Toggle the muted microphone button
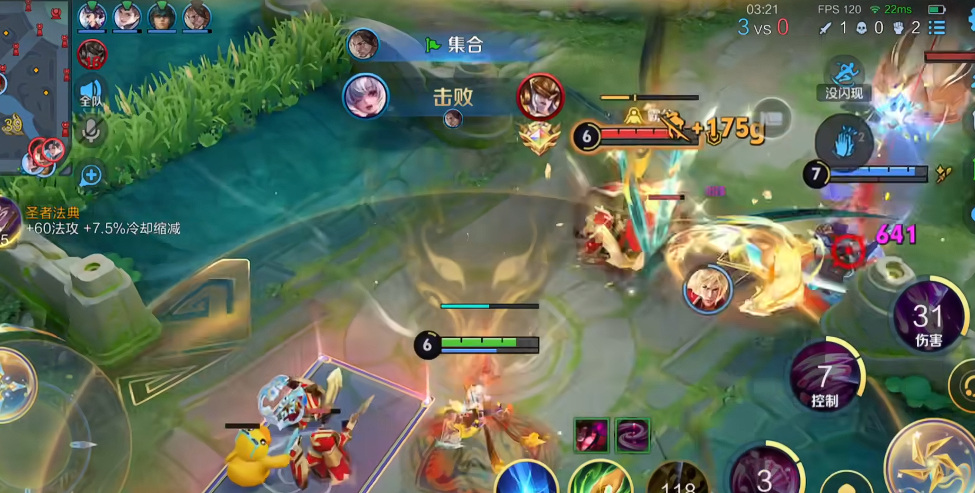 [x=92, y=130]
